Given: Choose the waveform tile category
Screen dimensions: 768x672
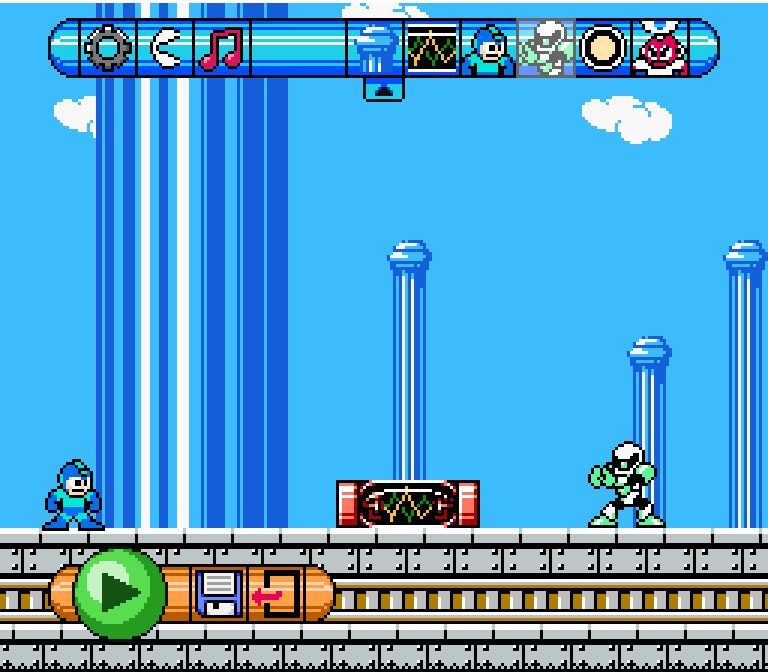Looking at the screenshot, I should click(x=432, y=48).
